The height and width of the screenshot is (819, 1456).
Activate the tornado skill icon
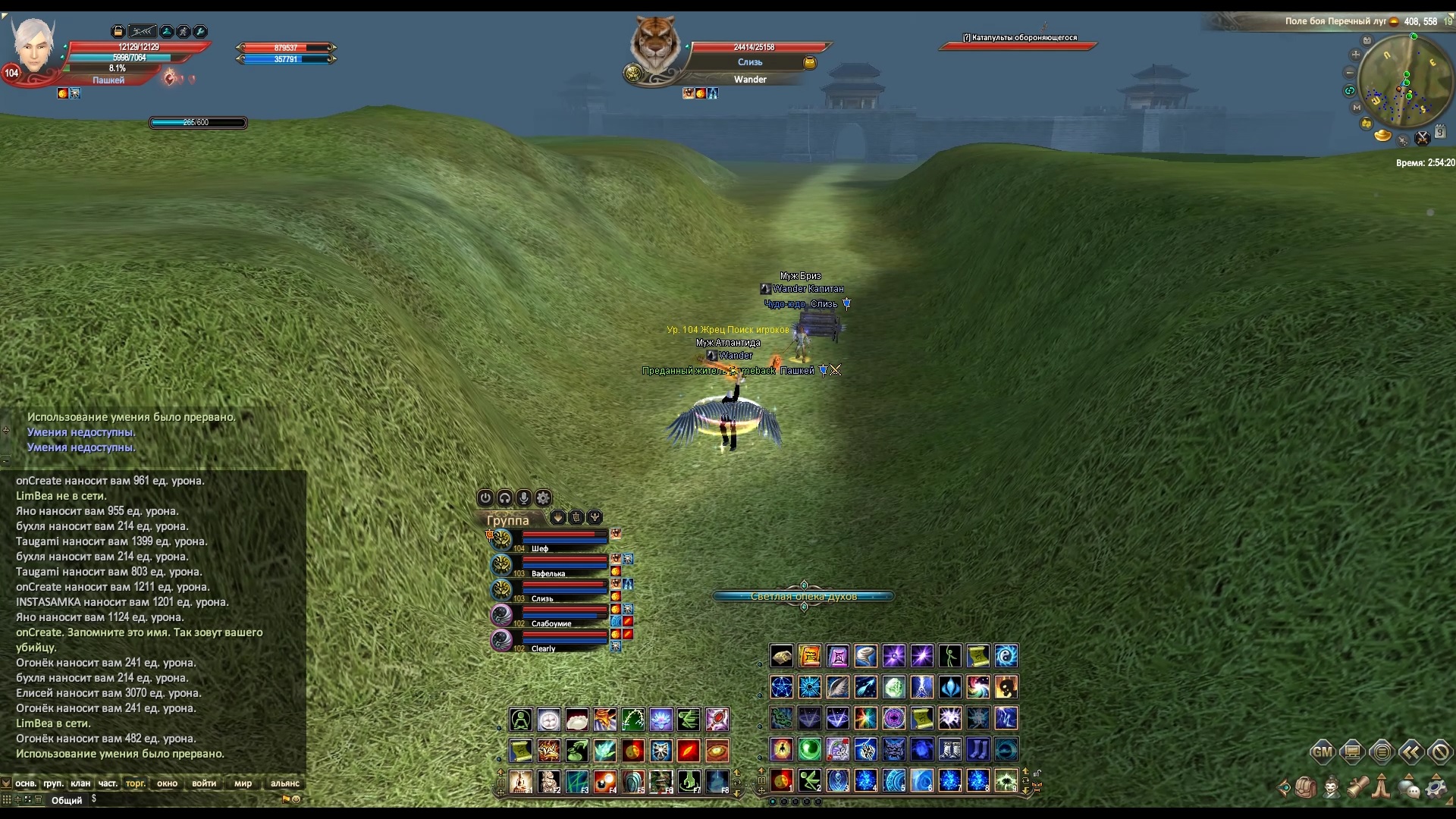point(866,656)
